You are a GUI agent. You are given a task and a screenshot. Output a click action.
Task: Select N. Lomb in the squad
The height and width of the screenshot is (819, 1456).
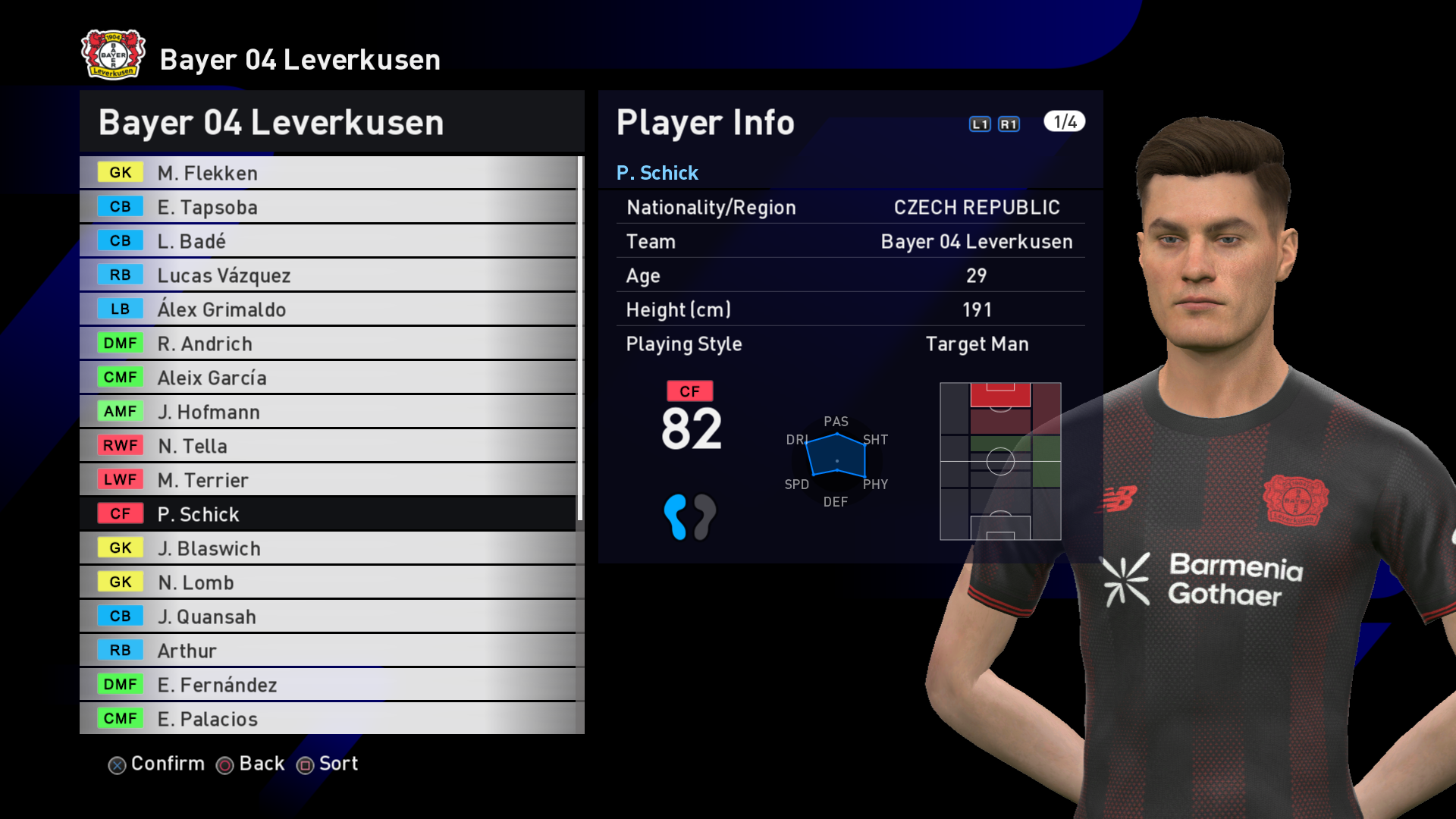click(328, 582)
